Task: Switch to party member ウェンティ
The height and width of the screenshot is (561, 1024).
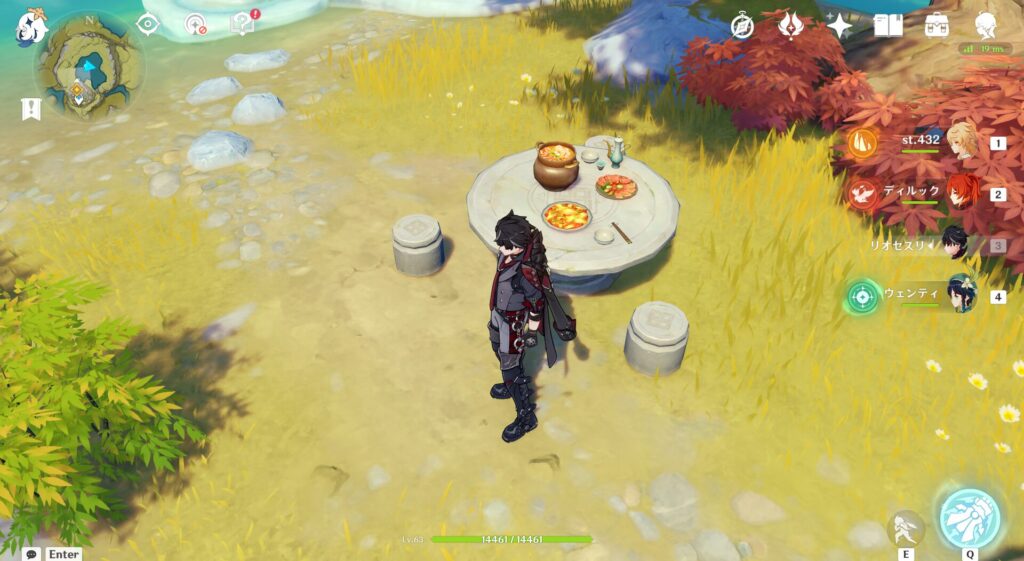Action: (961, 294)
